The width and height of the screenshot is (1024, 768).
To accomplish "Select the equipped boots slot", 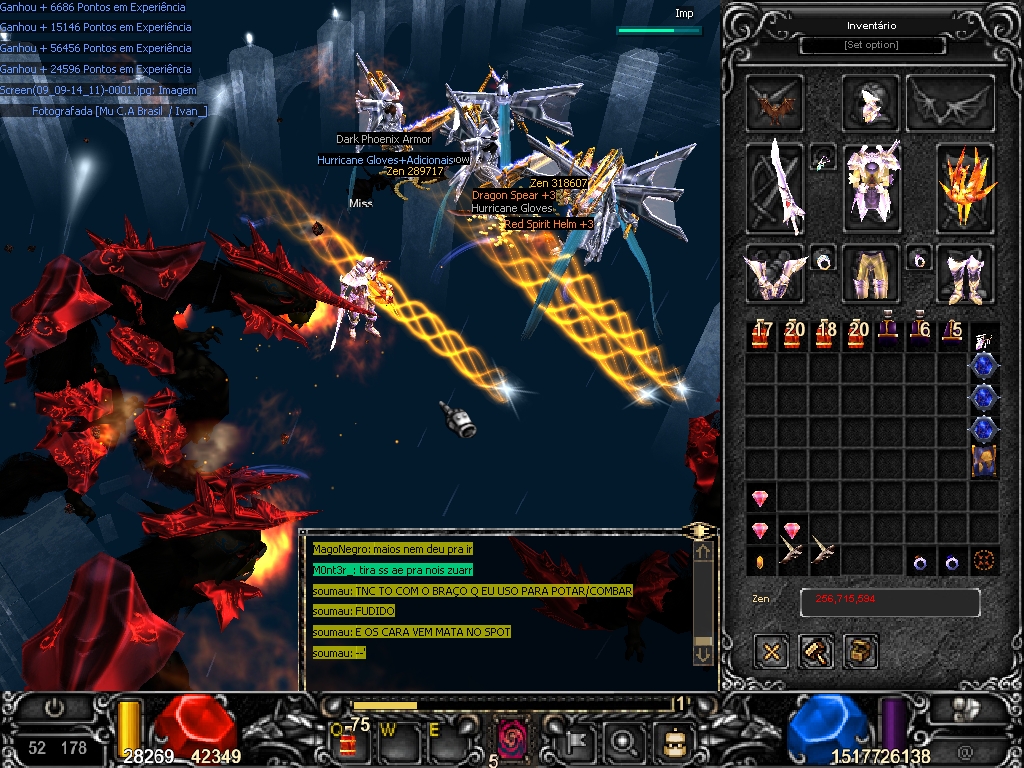I will (966, 275).
